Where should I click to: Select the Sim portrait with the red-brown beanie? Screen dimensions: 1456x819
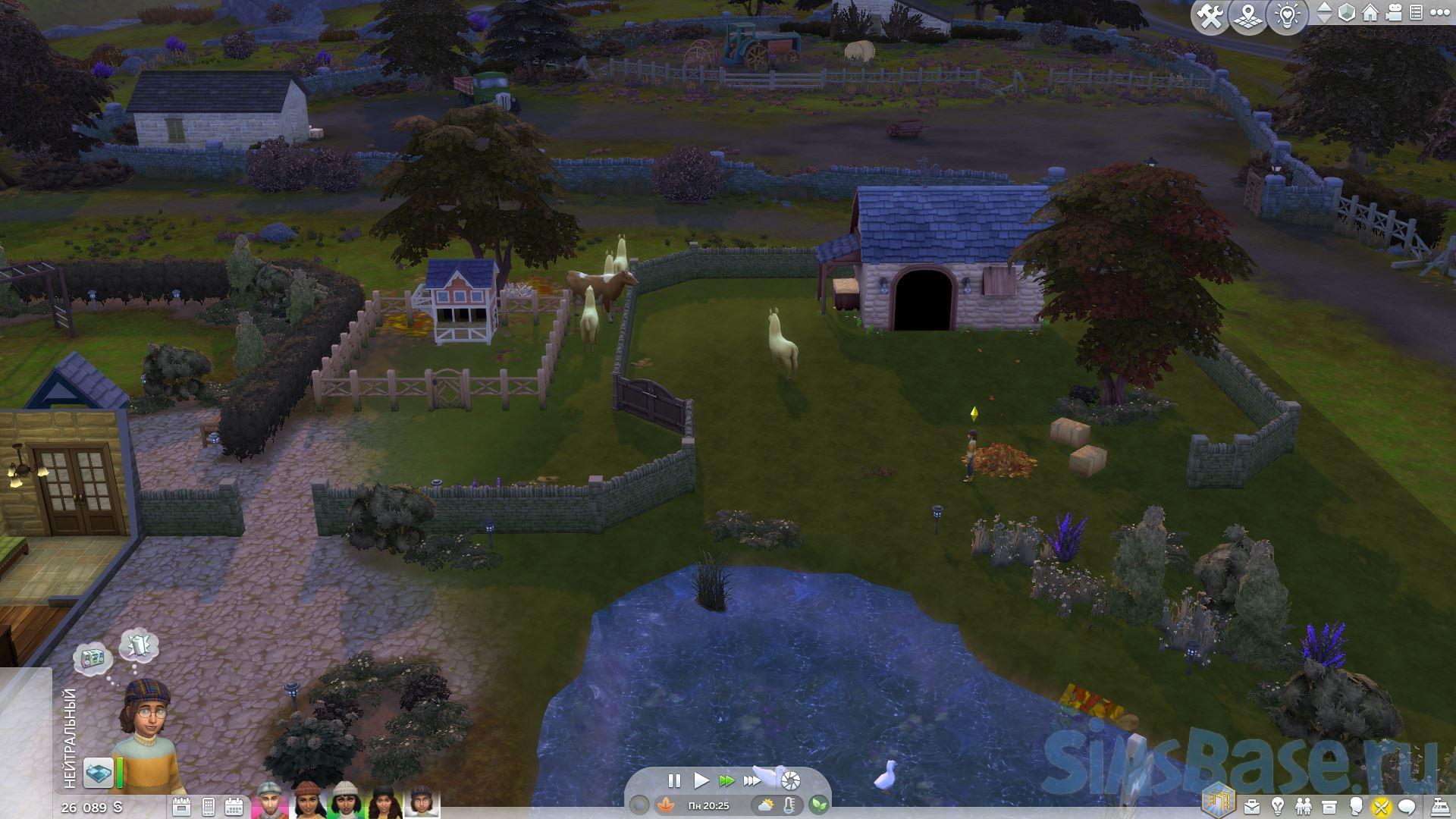pos(306,800)
